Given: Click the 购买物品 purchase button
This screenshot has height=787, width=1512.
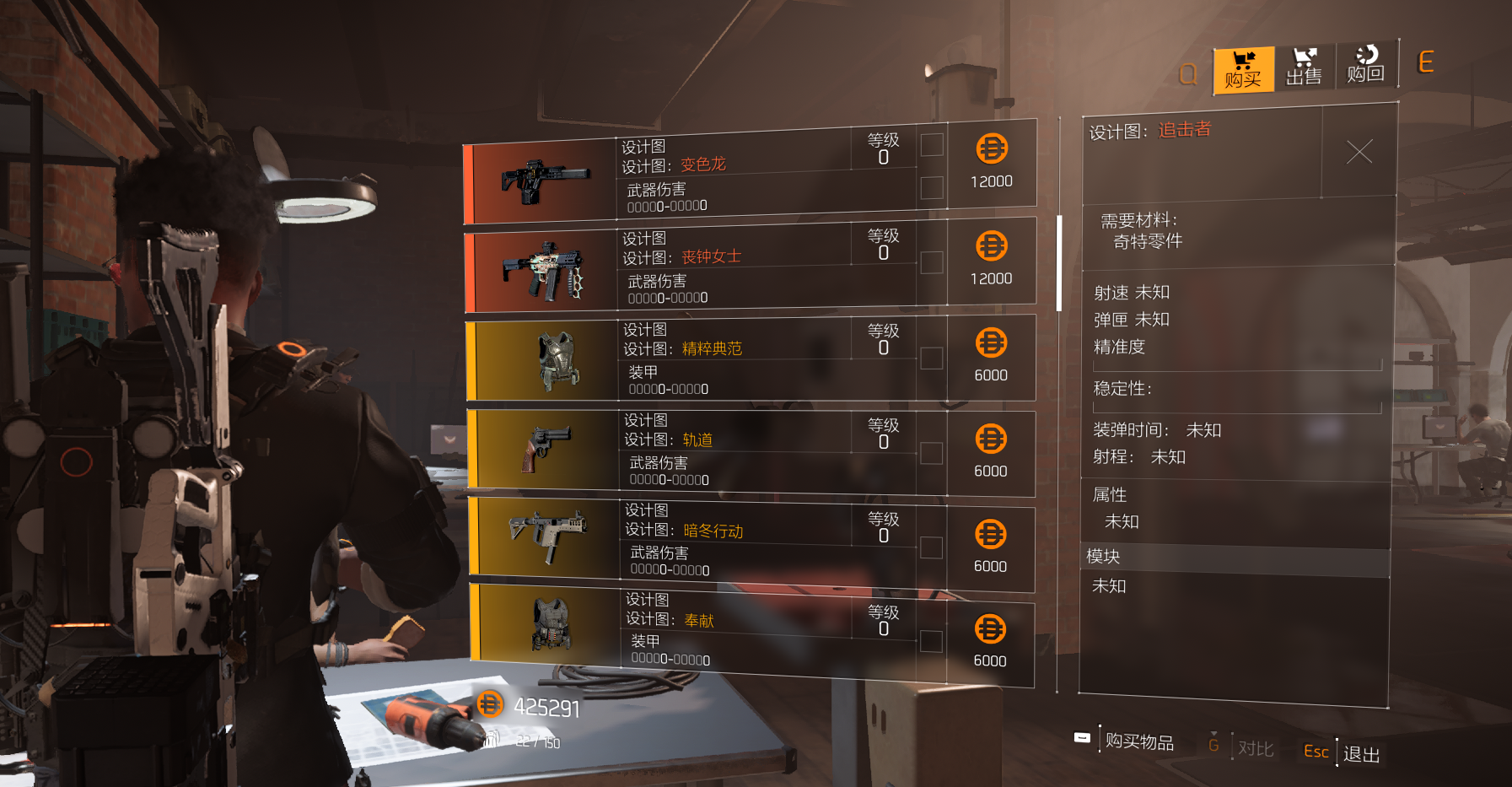Looking at the screenshot, I should click(x=1138, y=741).
